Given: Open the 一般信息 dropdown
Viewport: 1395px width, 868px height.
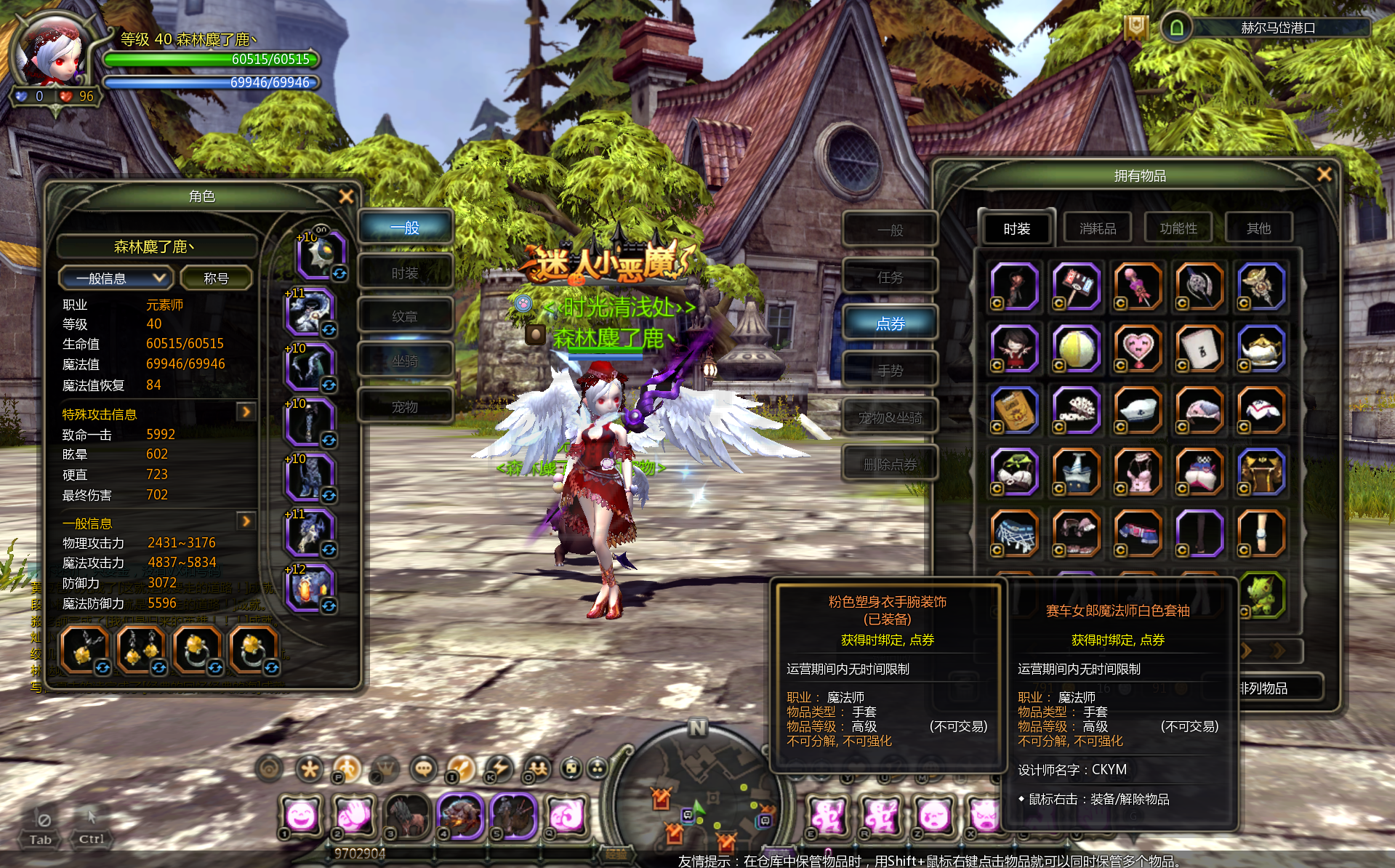Looking at the screenshot, I should [x=115, y=278].
